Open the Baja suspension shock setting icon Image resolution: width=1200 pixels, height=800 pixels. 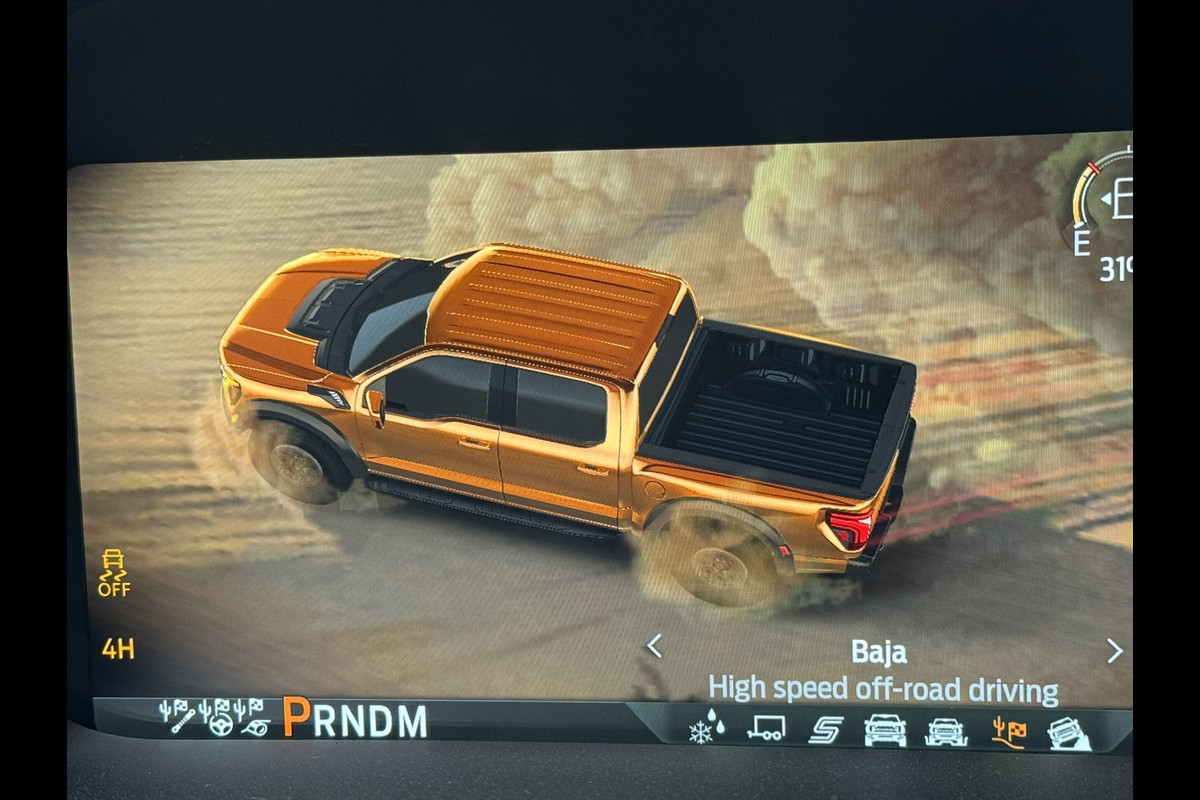[x=178, y=716]
